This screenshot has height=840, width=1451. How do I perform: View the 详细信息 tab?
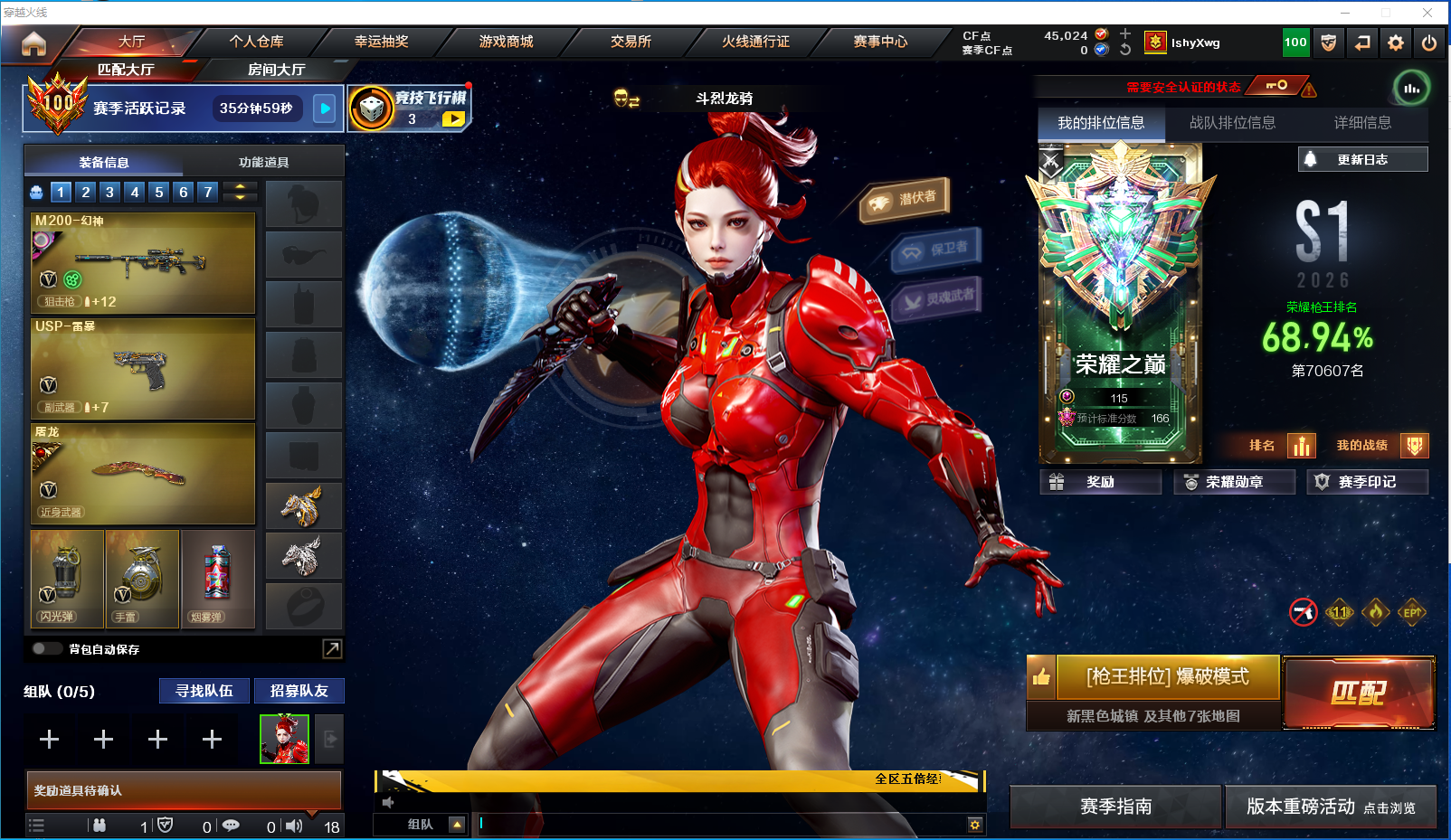pos(1362,123)
